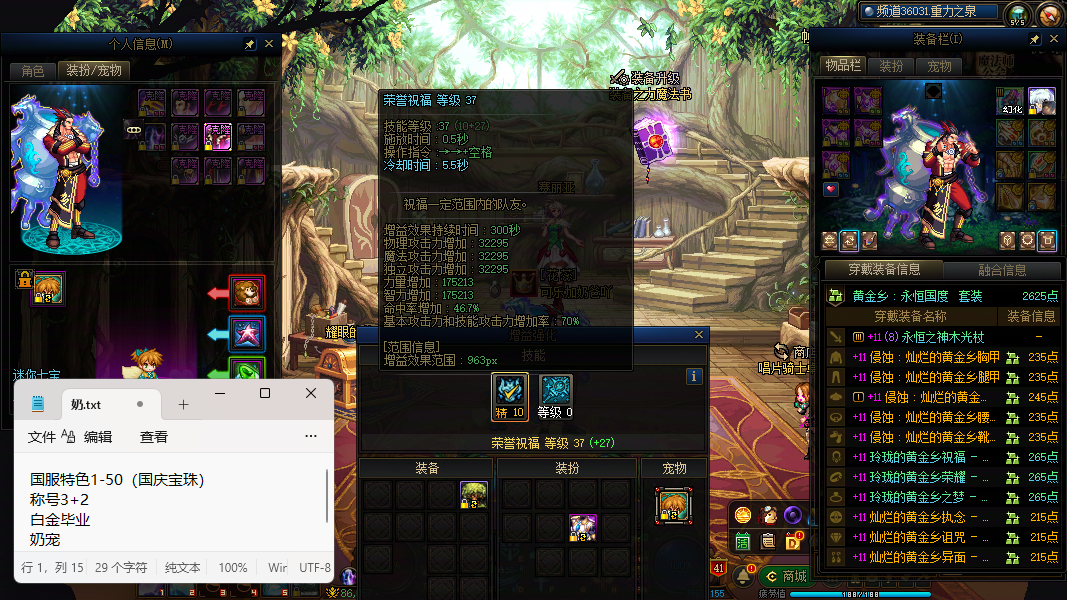This screenshot has height=600, width=1067.
Task: Select the 装扮/宠物 tab
Action: (94, 71)
